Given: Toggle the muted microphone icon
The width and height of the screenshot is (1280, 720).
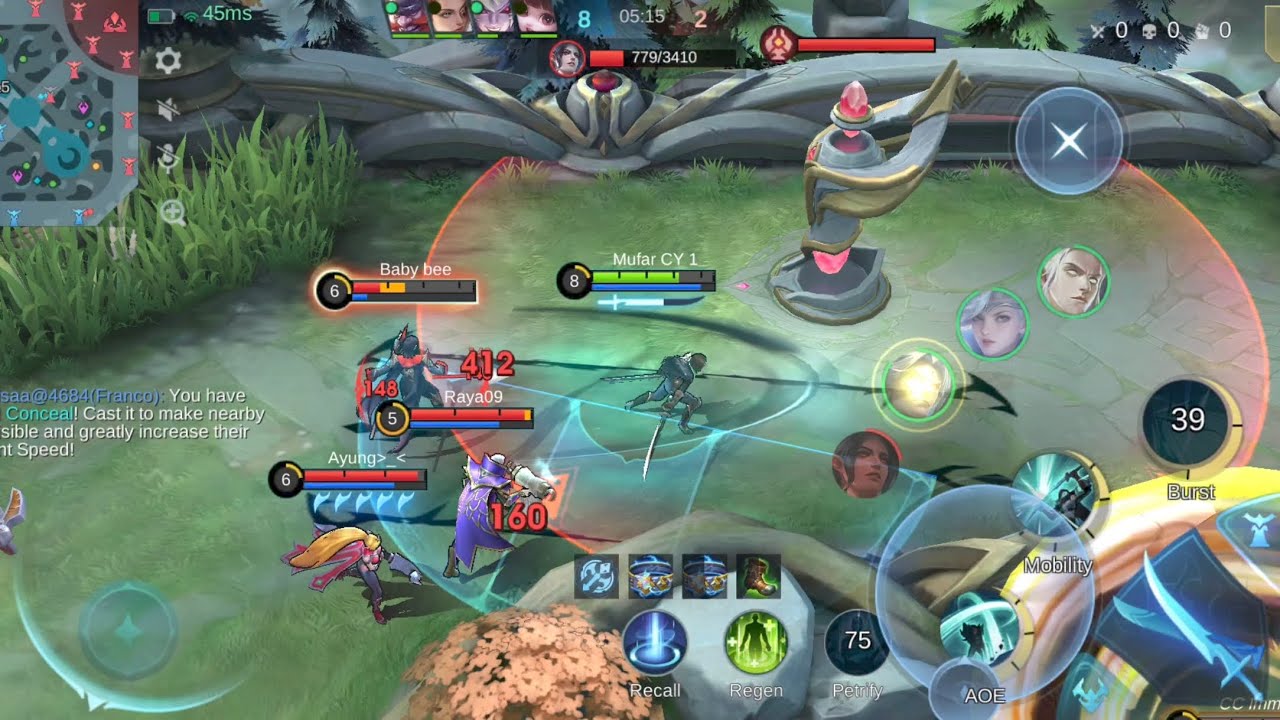Looking at the screenshot, I should click(x=169, y=158).
